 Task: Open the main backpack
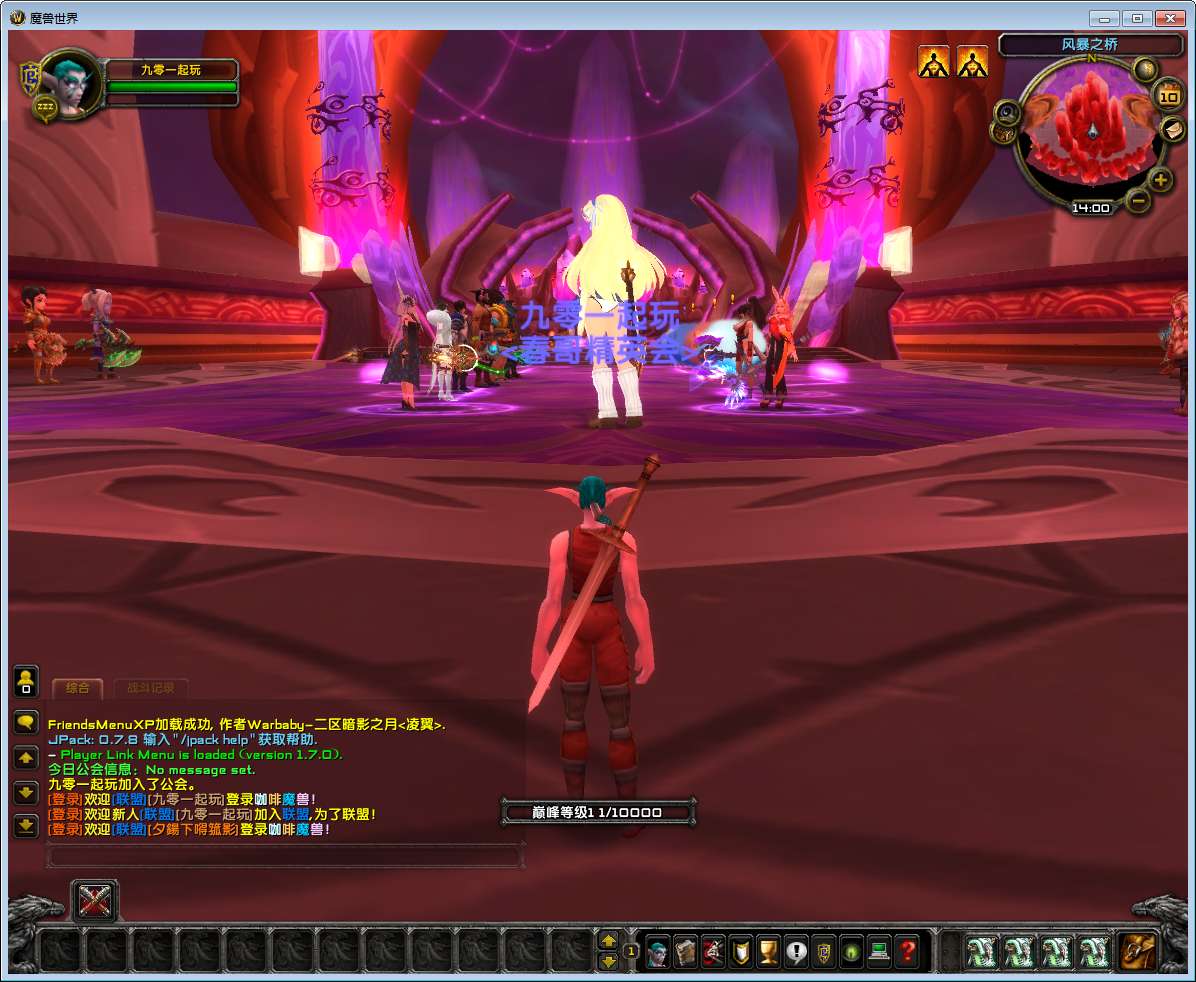click(1137, 950)
